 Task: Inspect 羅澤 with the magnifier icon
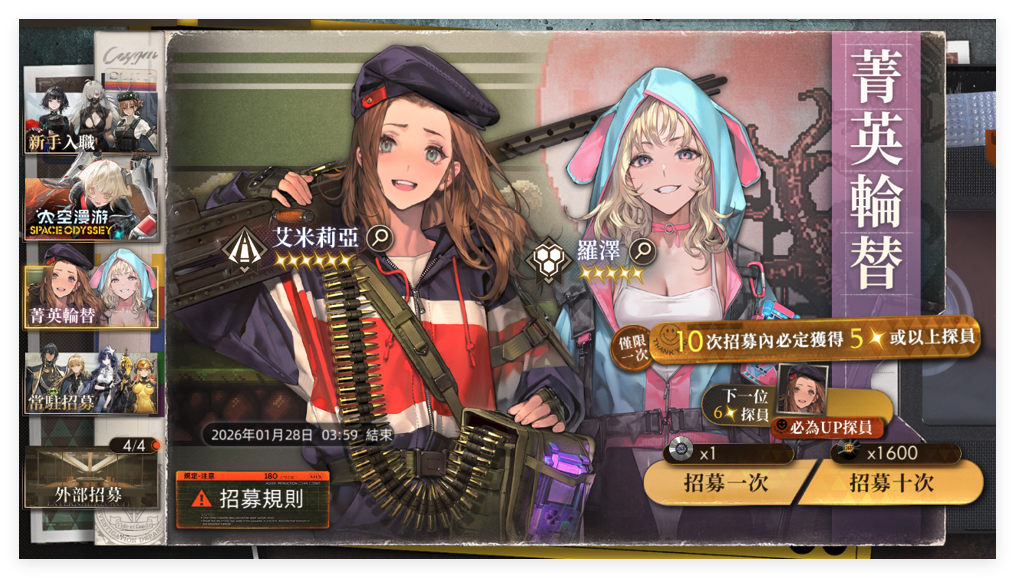[645, 249]
